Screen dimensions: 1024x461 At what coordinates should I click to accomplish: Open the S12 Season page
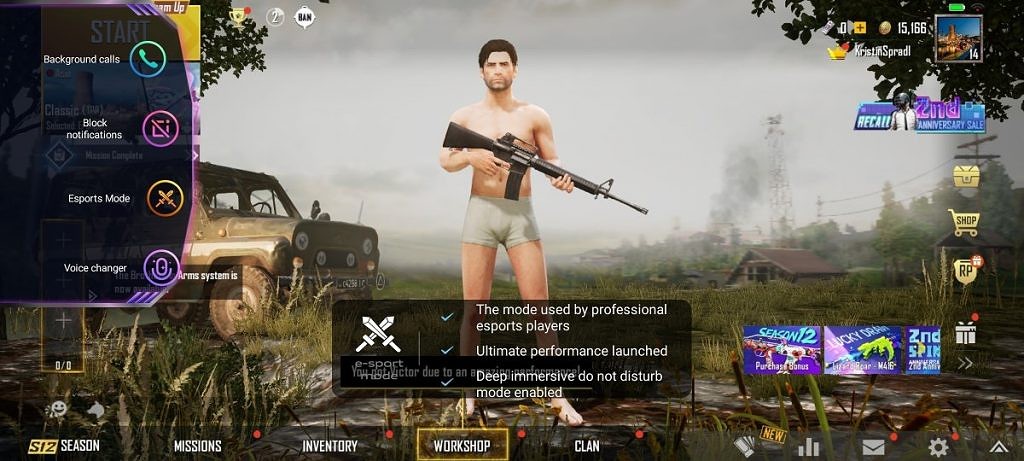[65, 446]
